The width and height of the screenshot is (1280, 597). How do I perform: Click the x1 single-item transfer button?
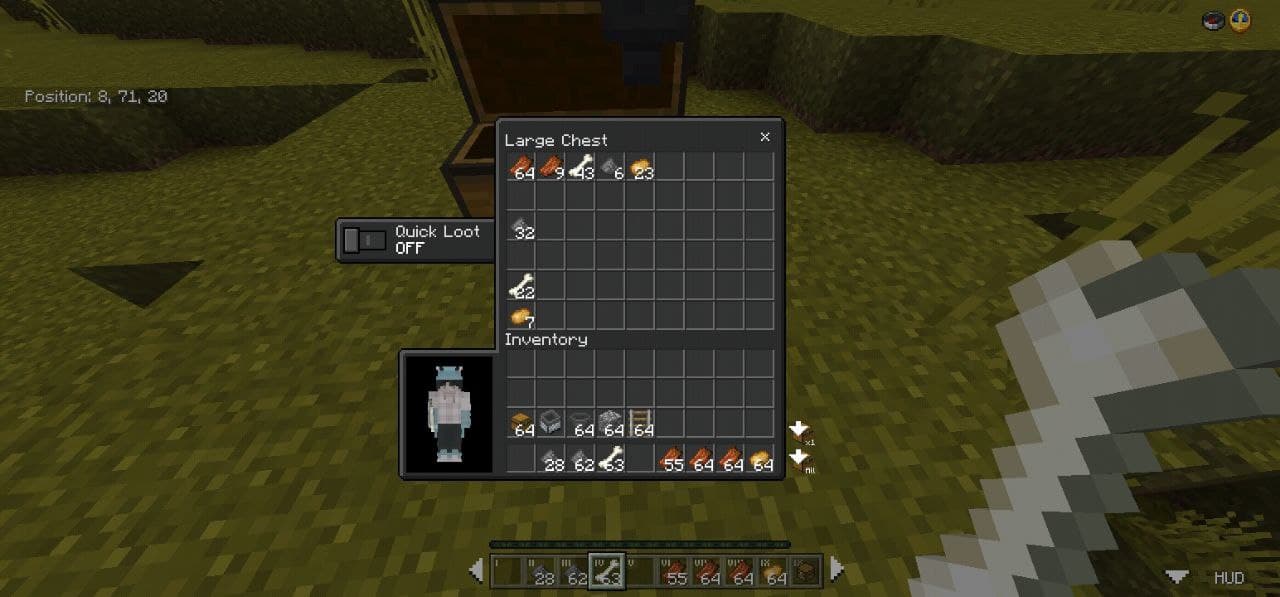tap(801, 432)
